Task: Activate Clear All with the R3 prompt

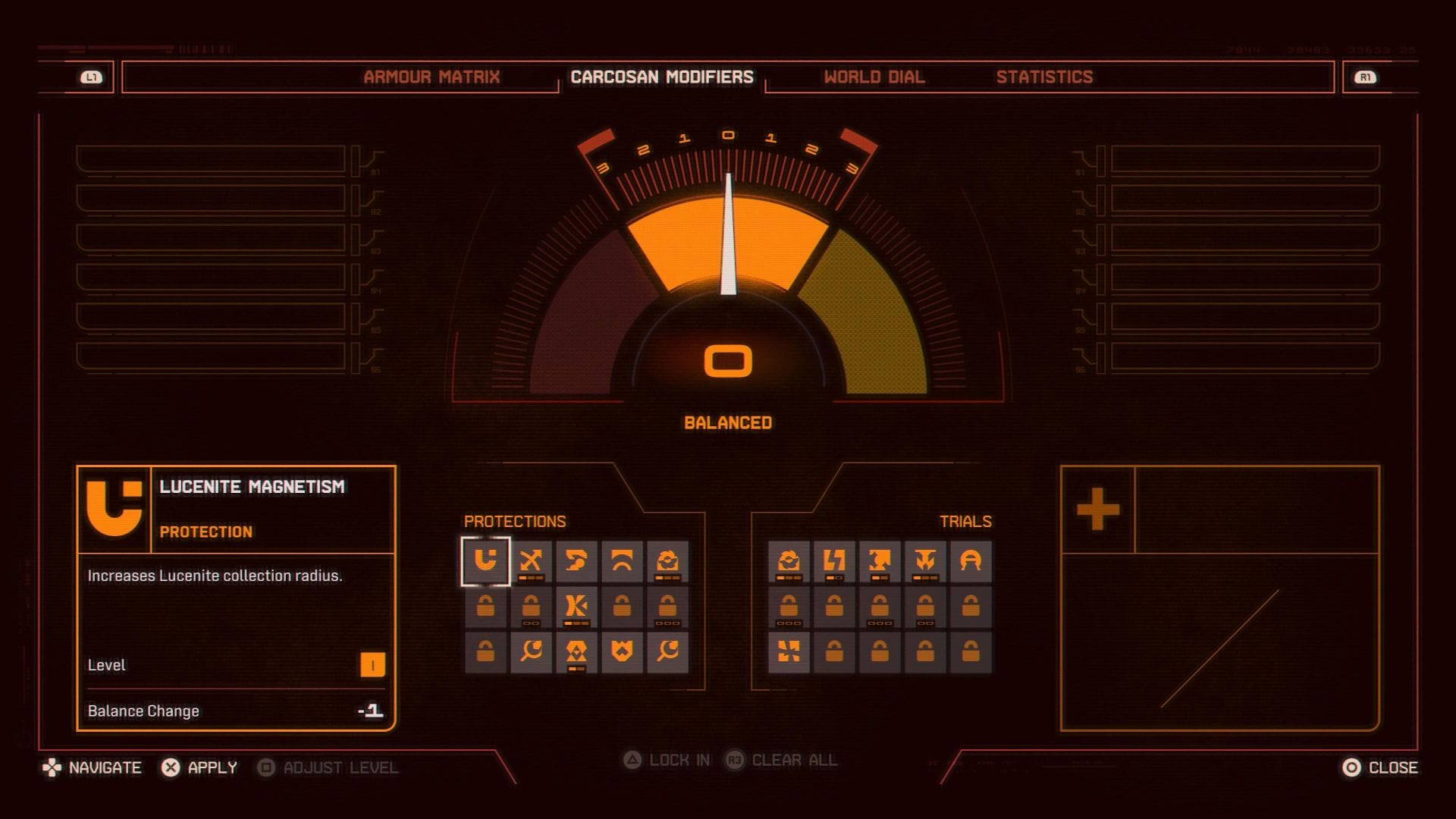Action: (x=780, y=761)
